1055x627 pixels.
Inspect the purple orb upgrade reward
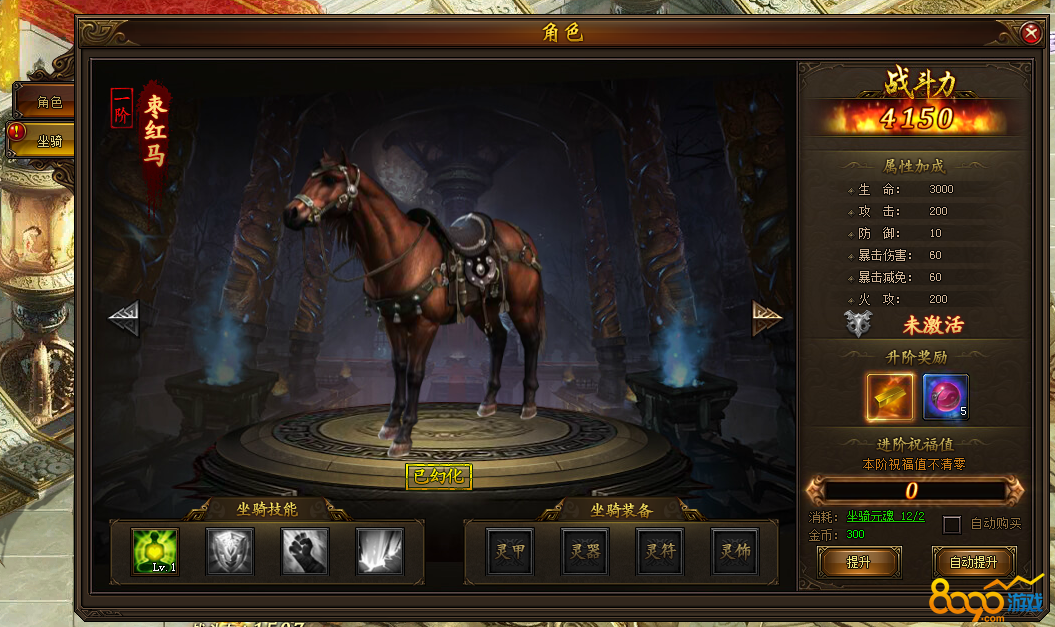pyautogui.click(x=945, y=397)
